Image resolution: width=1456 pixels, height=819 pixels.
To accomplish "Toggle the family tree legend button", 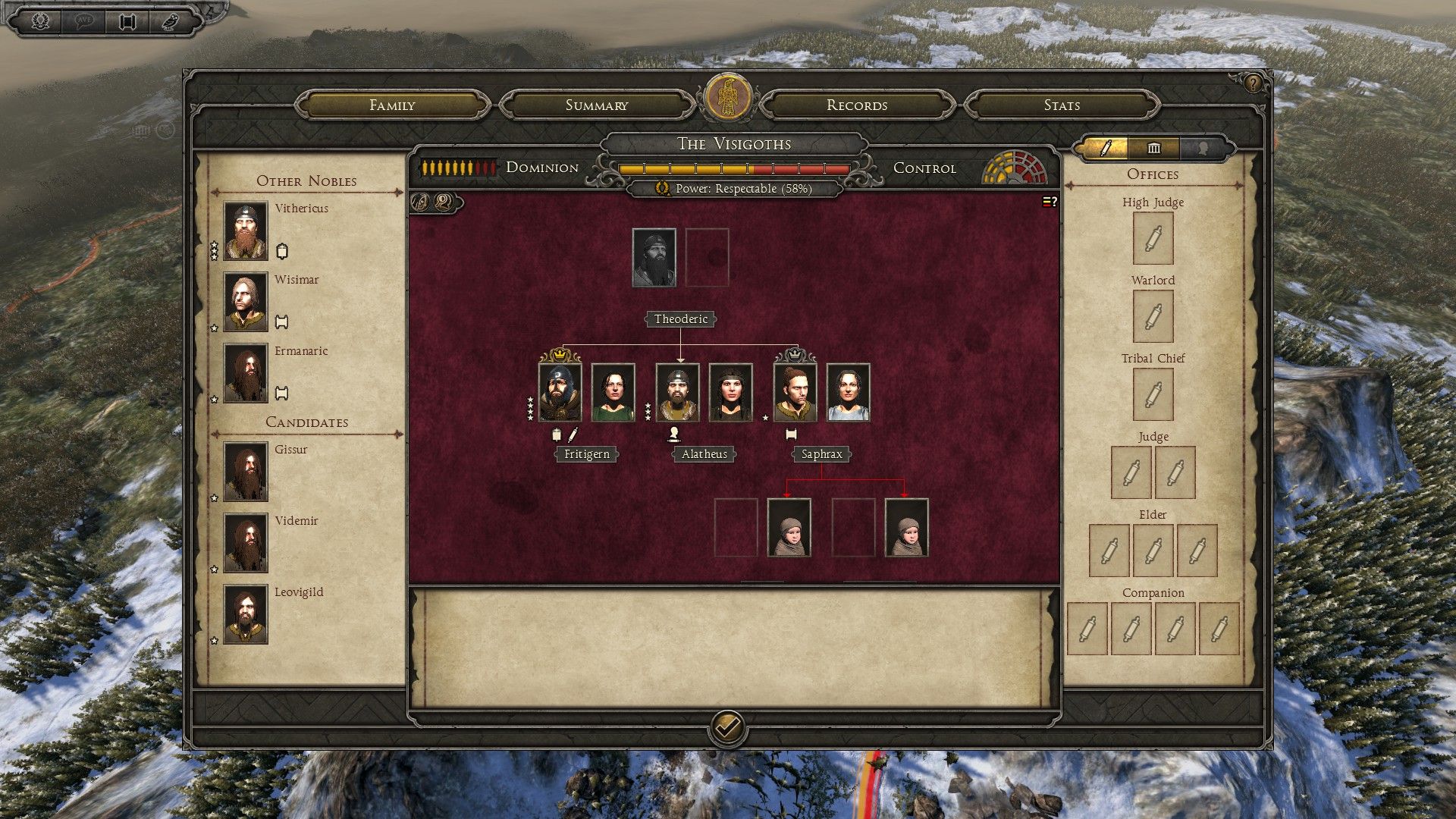I will click(x=1050, y=202).
